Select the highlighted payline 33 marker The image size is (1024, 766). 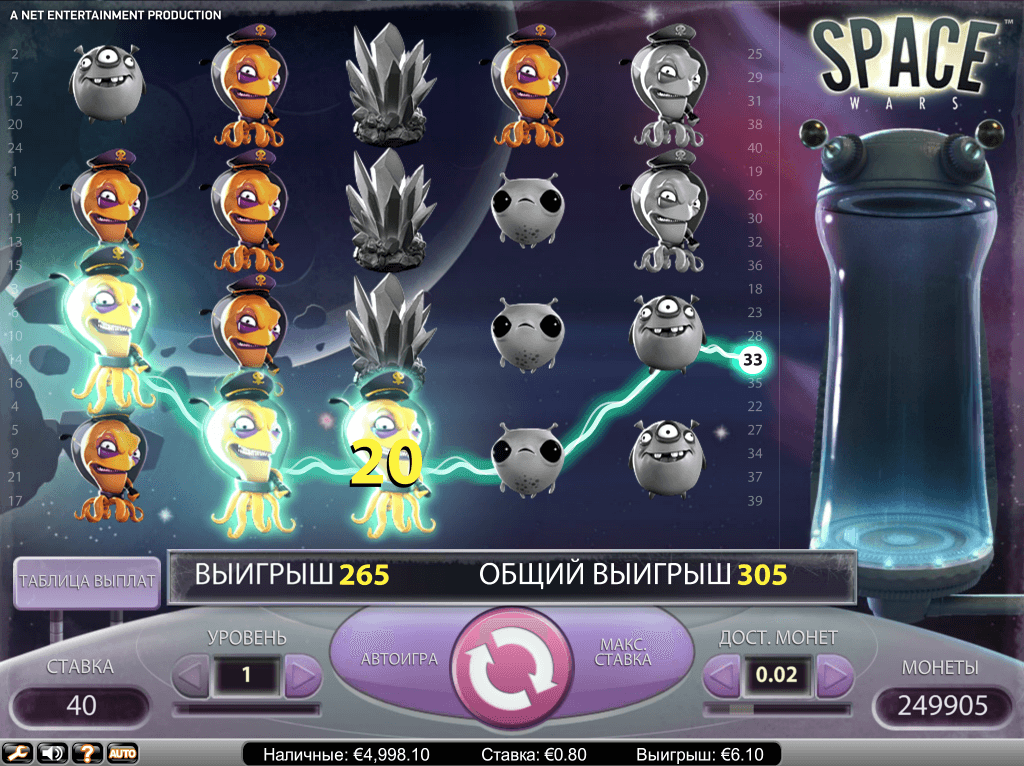[x=752, y=359]
